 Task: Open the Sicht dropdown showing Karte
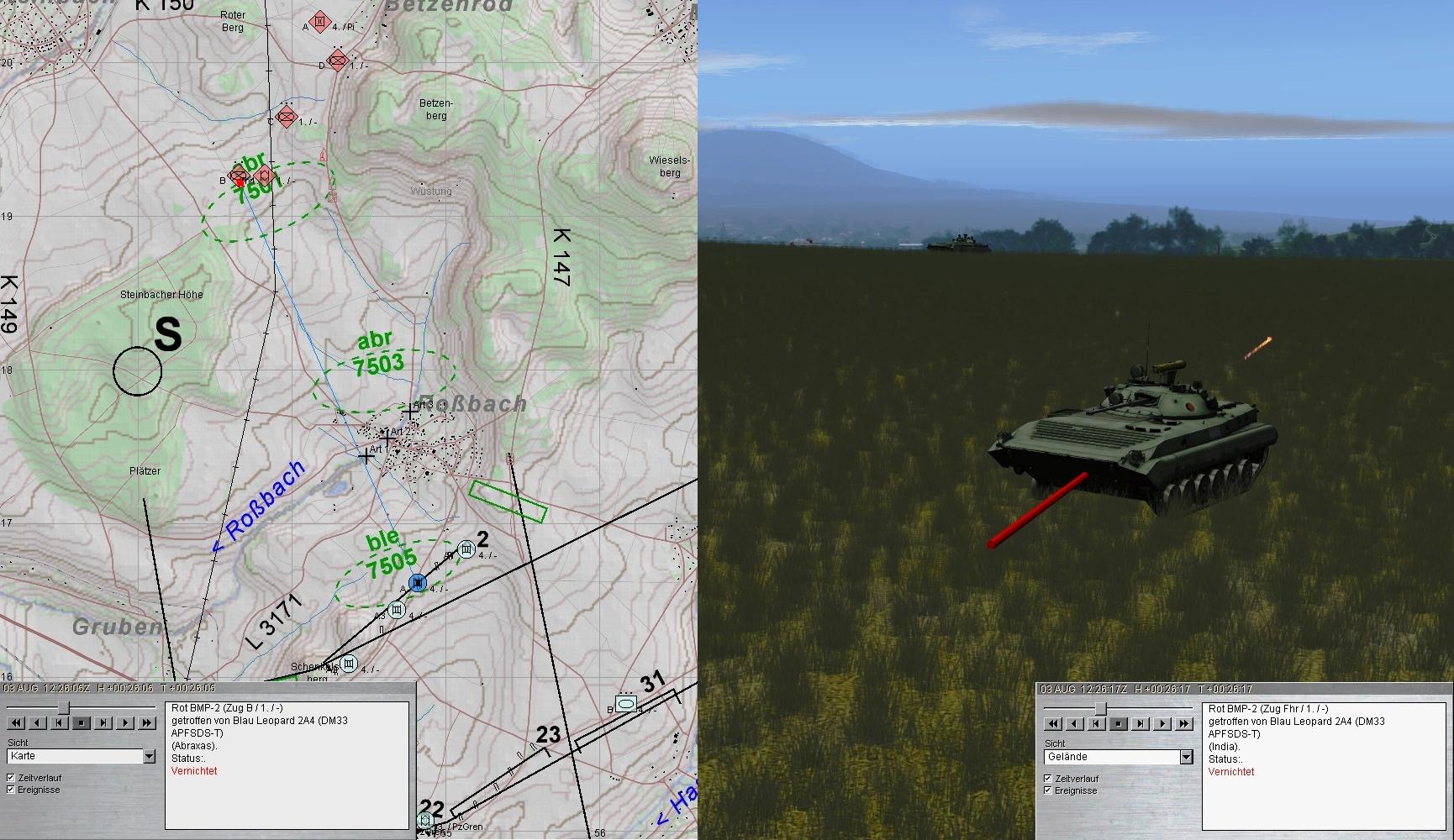tap(149, 757)
